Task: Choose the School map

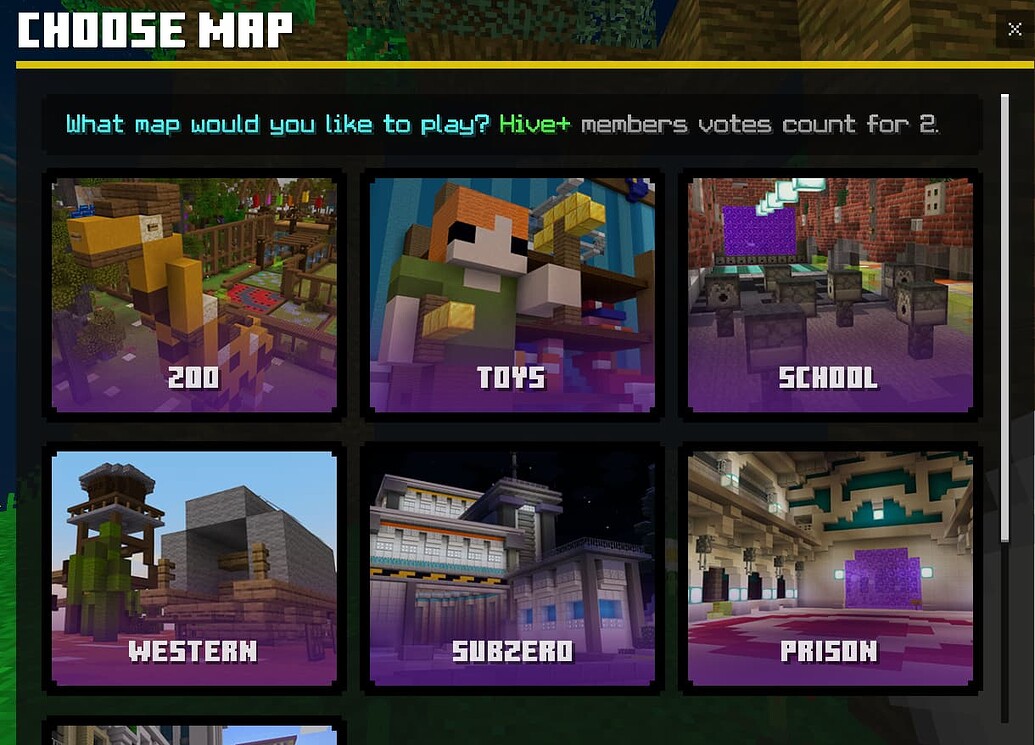Action: pos(830,295)
